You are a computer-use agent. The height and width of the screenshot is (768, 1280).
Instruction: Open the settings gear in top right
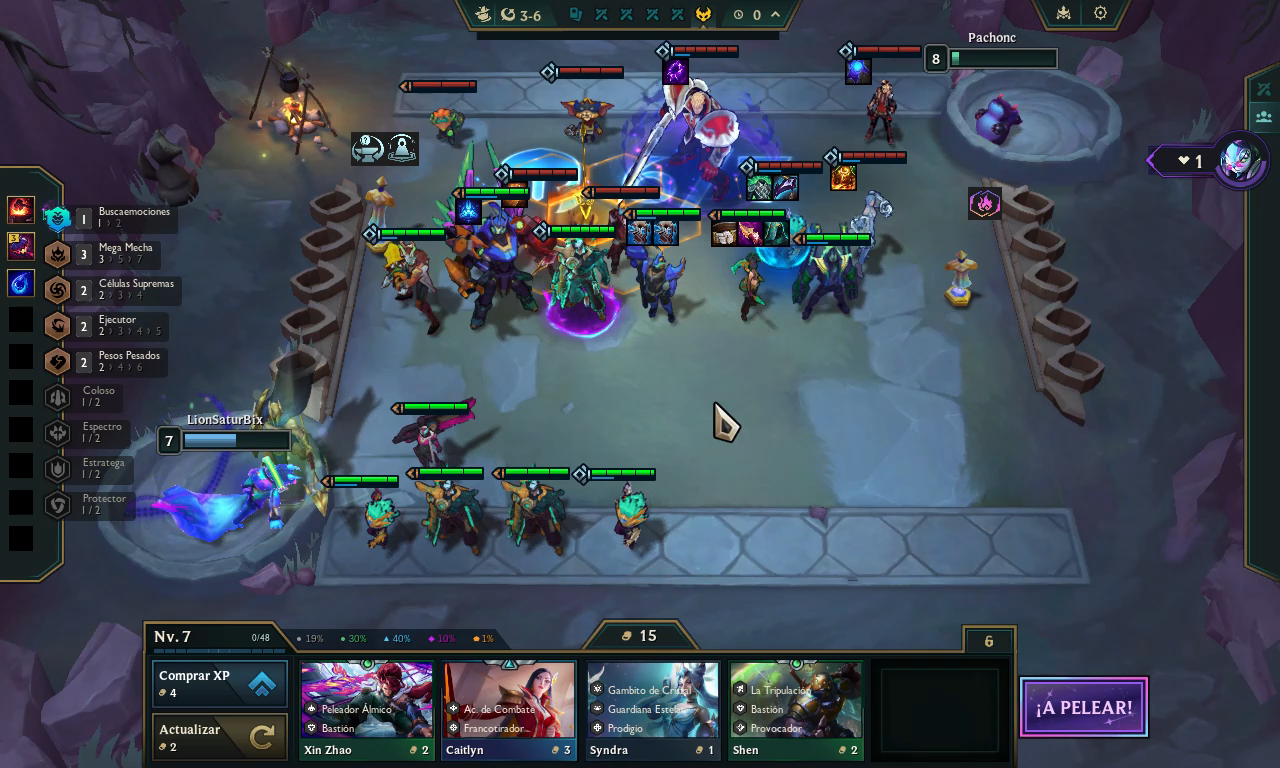[1101, 14]
